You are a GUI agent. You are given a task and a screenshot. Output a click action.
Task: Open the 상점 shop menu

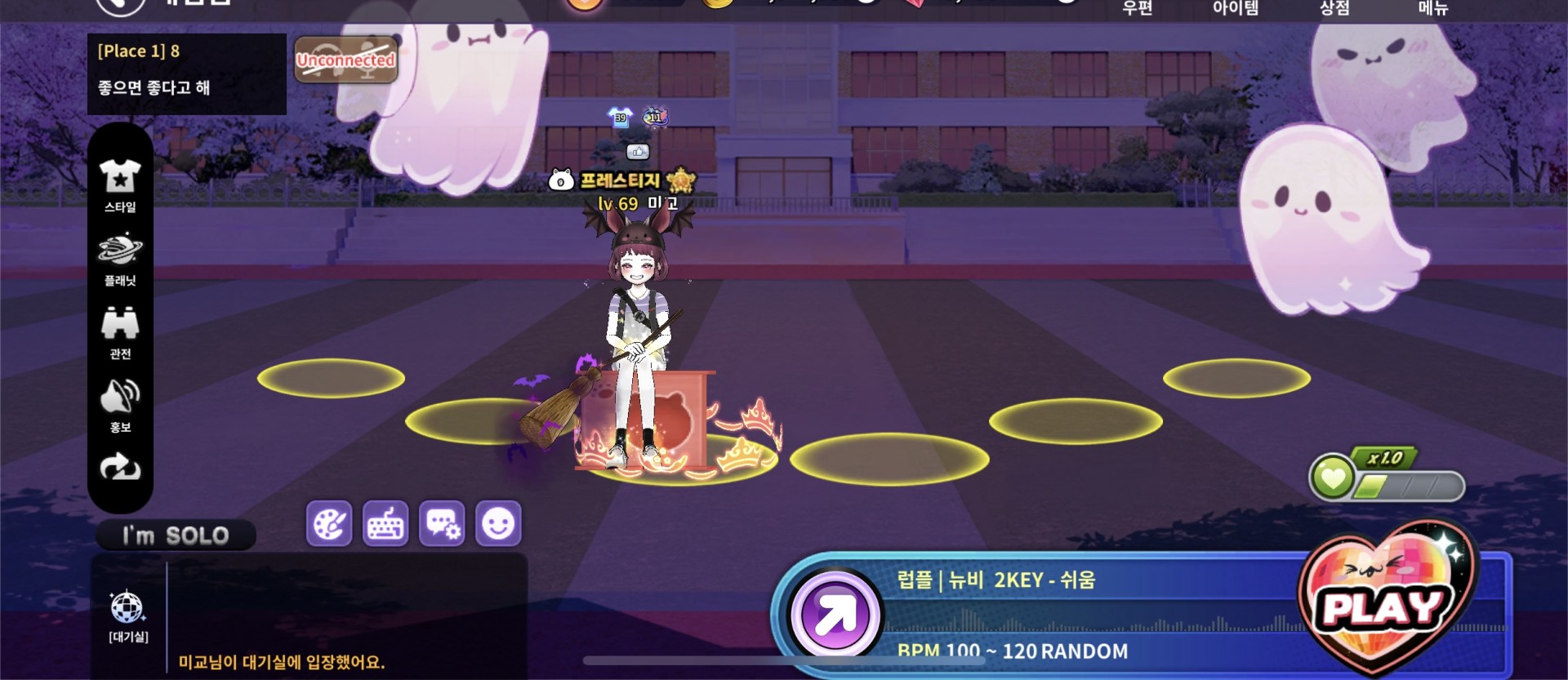(1334, 8)
